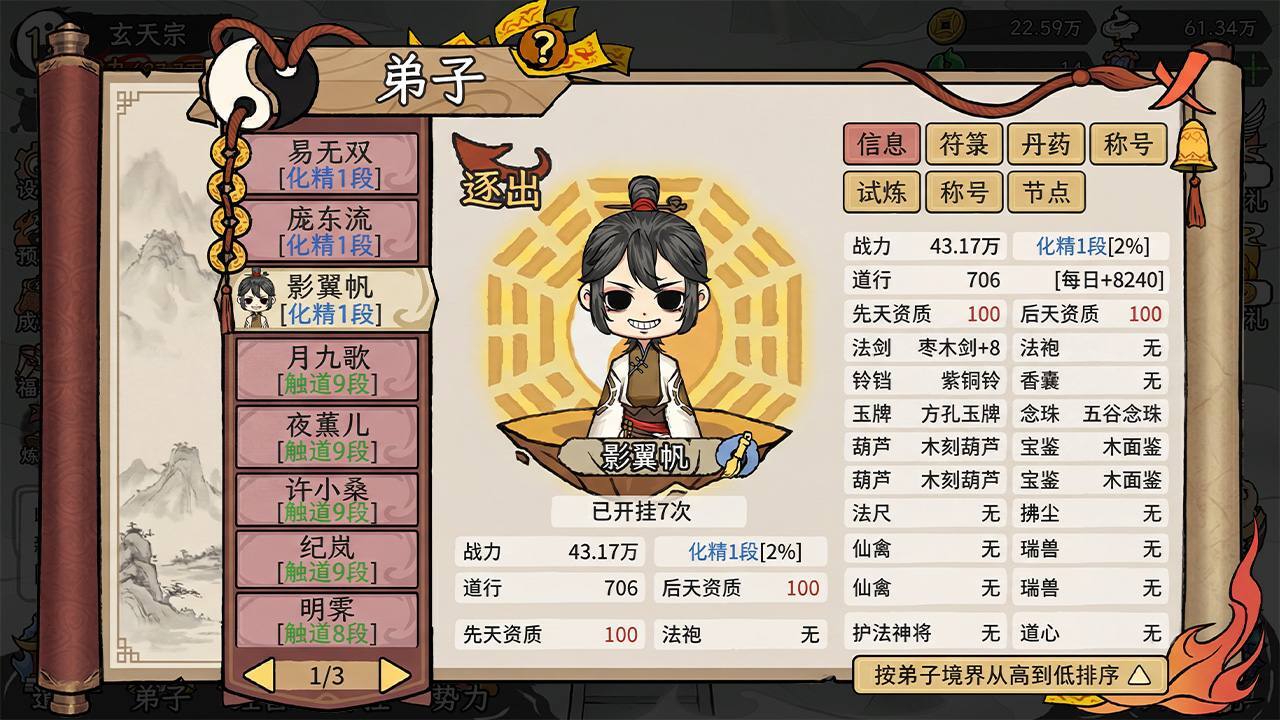Select disciple 易无双 from the list
1280x720 pixels.
[329, 165]
